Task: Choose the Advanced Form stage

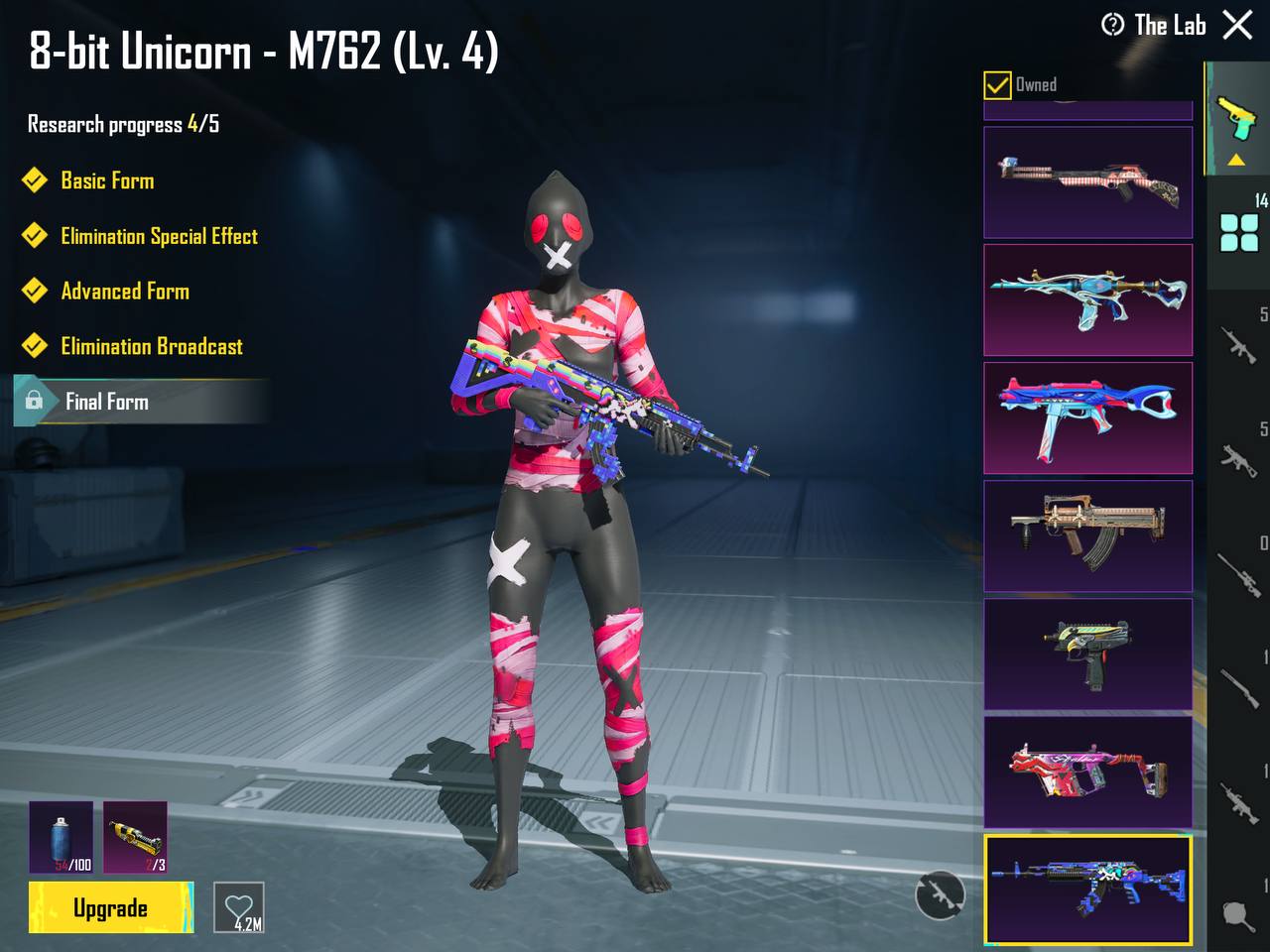Action: [x=125, y=292]
